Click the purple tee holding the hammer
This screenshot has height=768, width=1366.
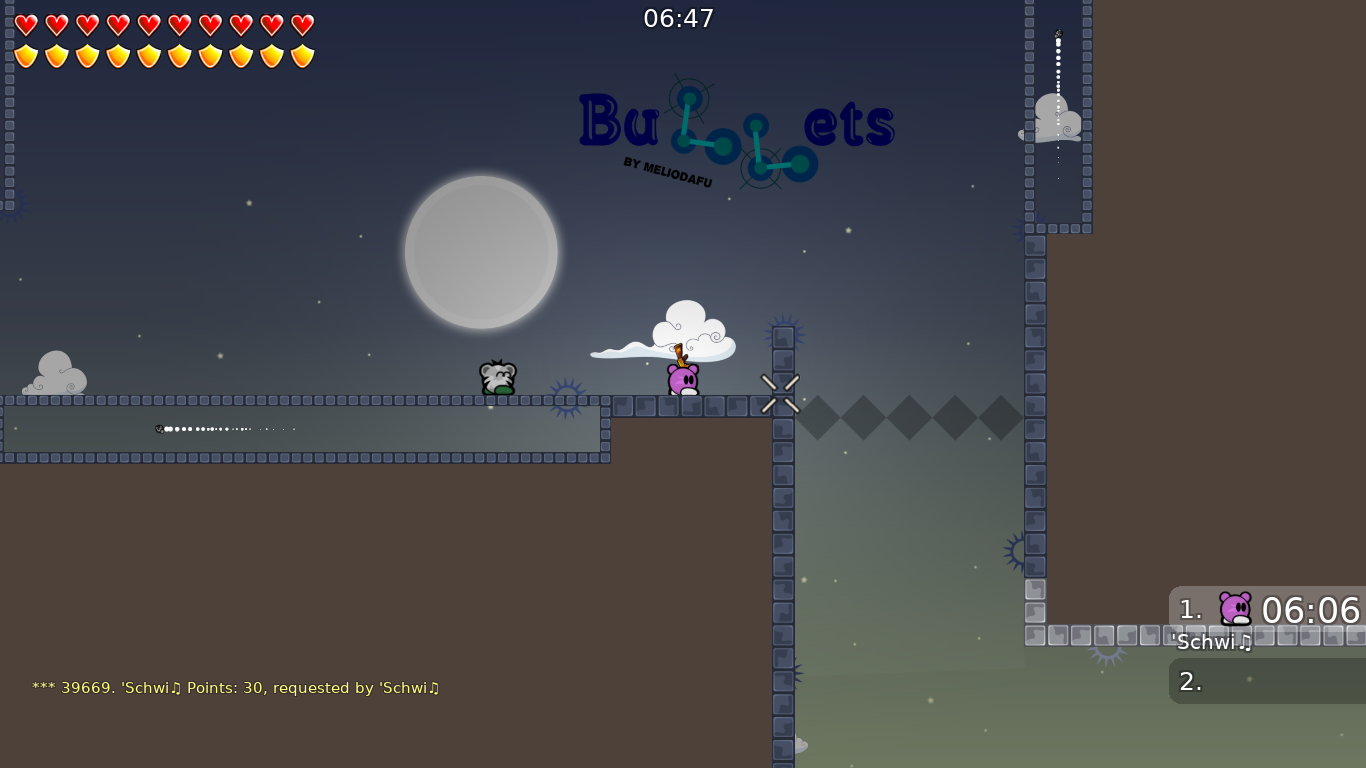681,380
